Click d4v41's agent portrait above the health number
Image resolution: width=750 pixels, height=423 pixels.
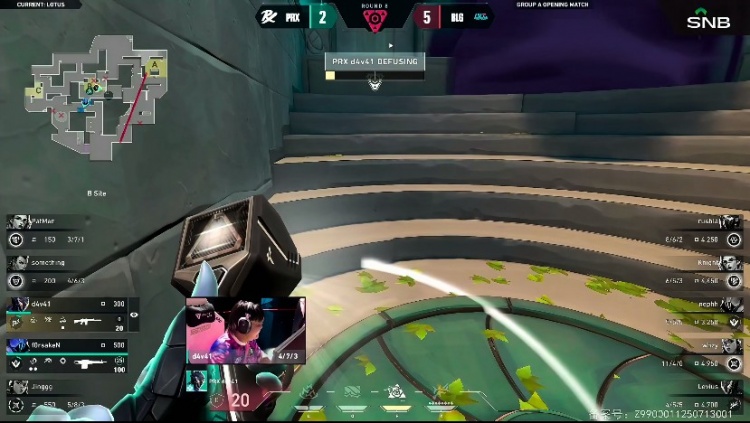coord(198,380)
